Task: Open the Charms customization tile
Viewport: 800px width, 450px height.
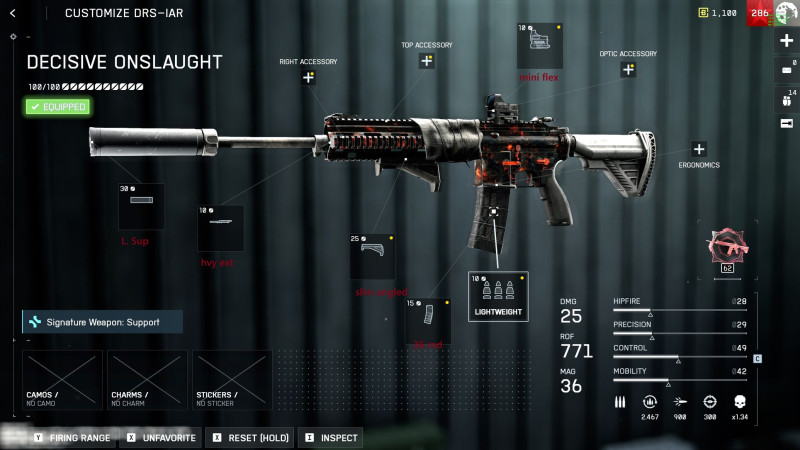Action: pyautogui.click(x=147, y=379)
